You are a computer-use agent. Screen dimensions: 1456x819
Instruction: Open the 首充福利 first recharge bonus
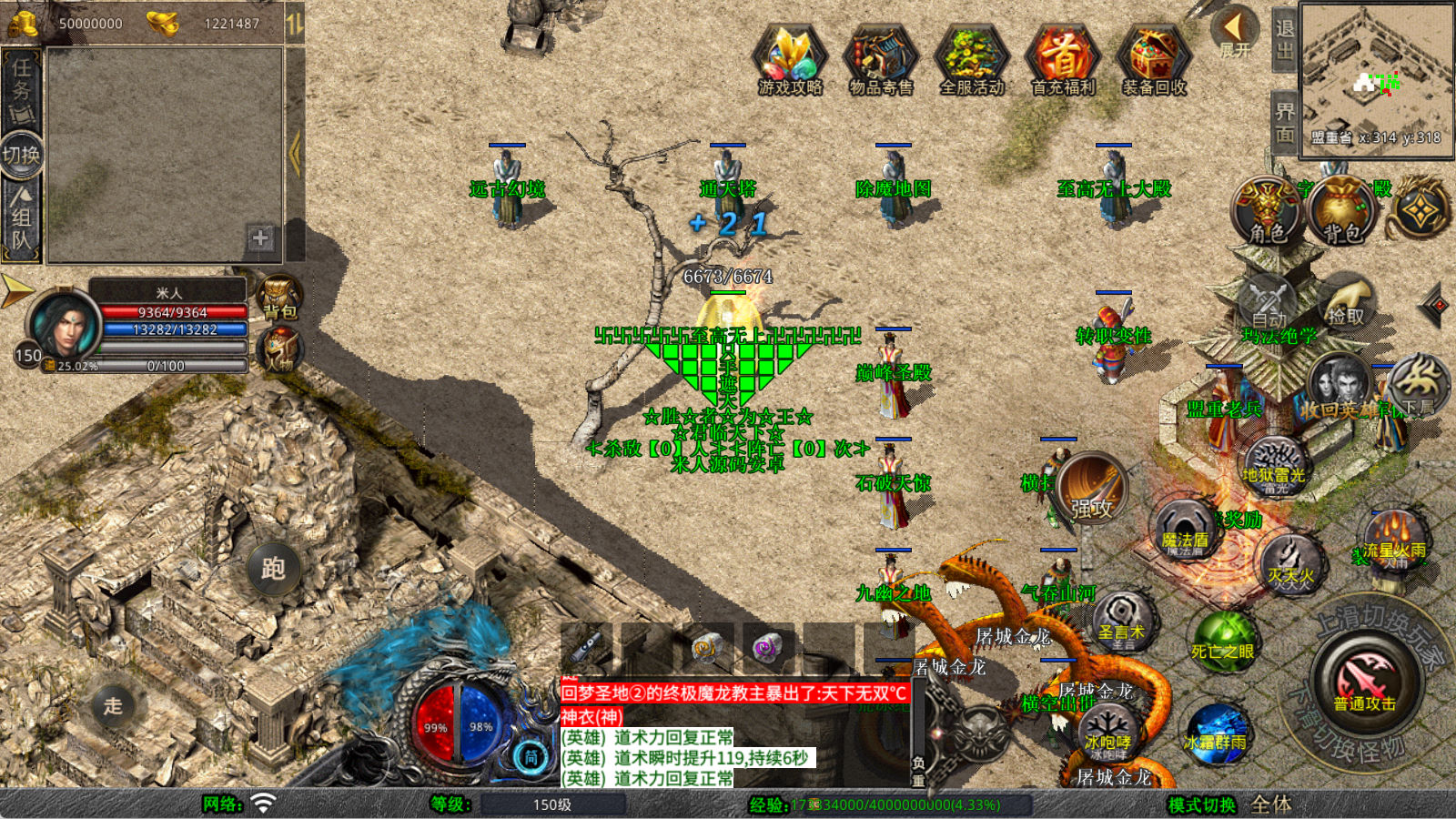pos(1063,60)
